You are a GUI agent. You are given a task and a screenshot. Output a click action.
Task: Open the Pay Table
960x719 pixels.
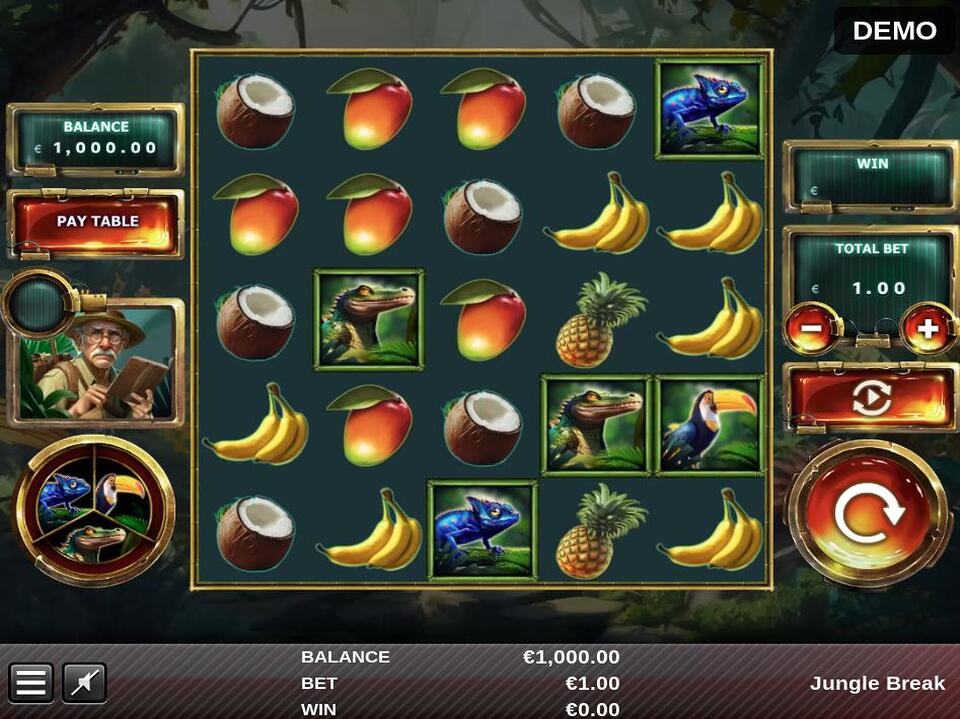(x=97, y=222)
